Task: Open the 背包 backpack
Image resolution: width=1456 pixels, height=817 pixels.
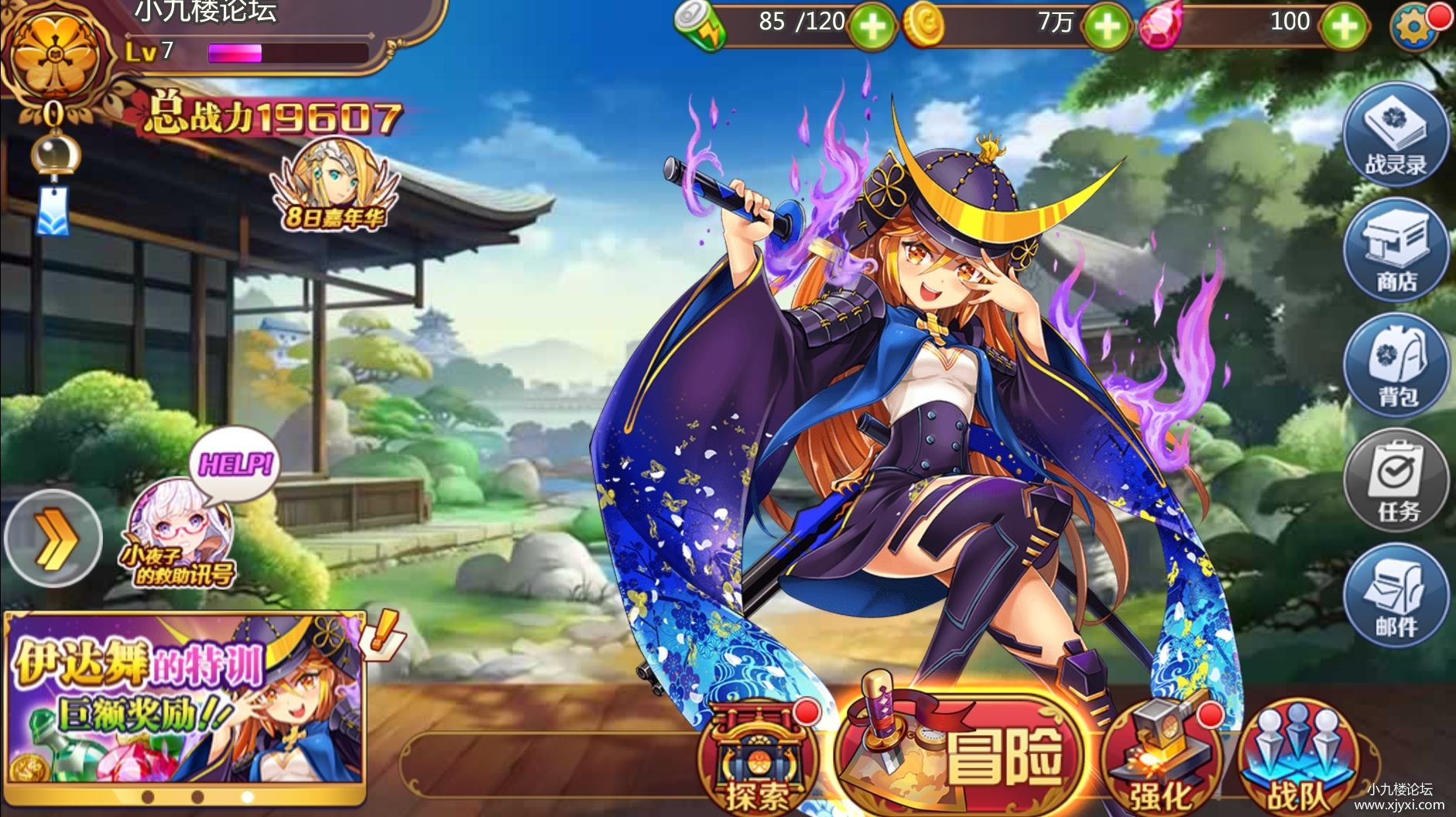Action: tap(1395, 366)
